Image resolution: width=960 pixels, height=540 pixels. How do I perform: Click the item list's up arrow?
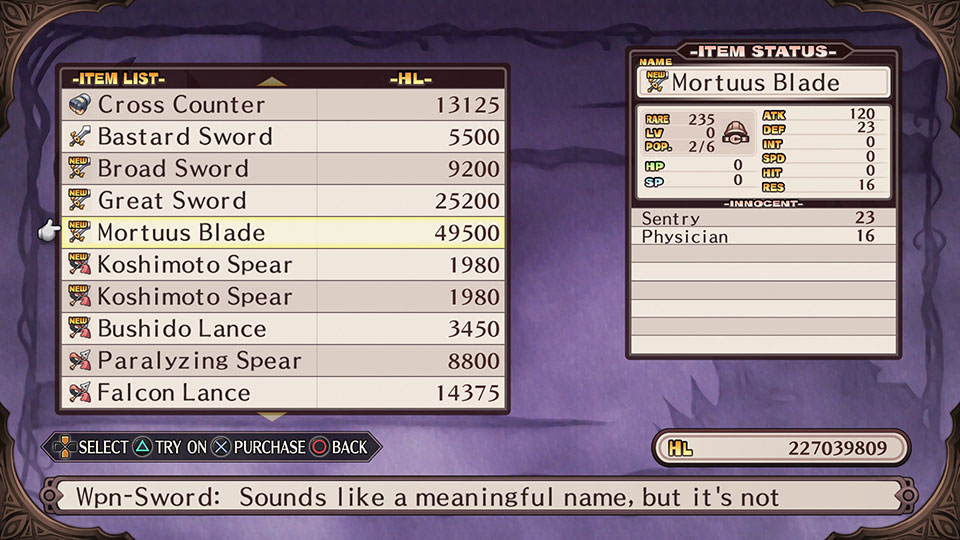click(x=272, y=82)
